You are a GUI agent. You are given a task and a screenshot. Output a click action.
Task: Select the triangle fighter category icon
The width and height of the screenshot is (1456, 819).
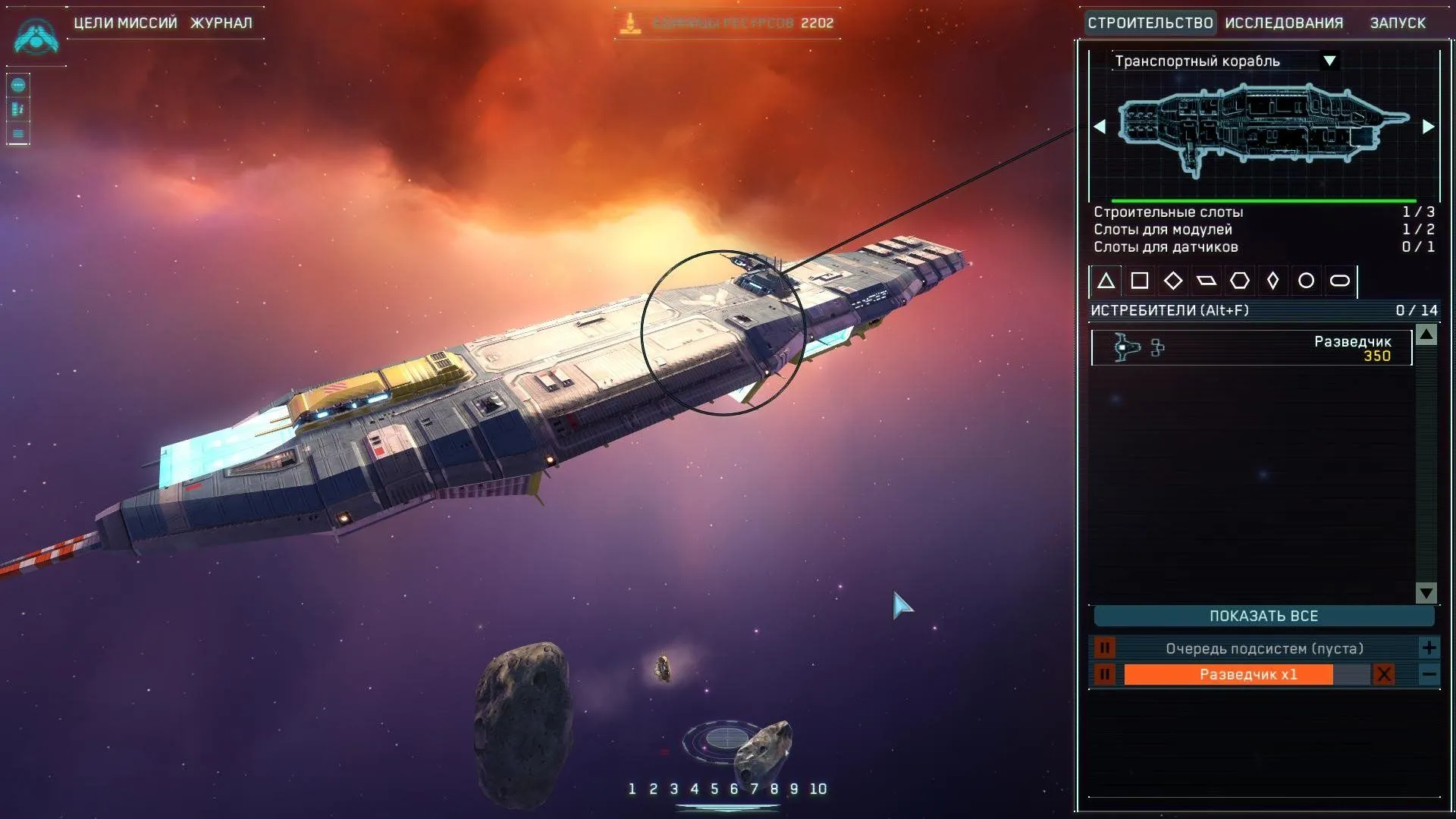click(1106, 281)
